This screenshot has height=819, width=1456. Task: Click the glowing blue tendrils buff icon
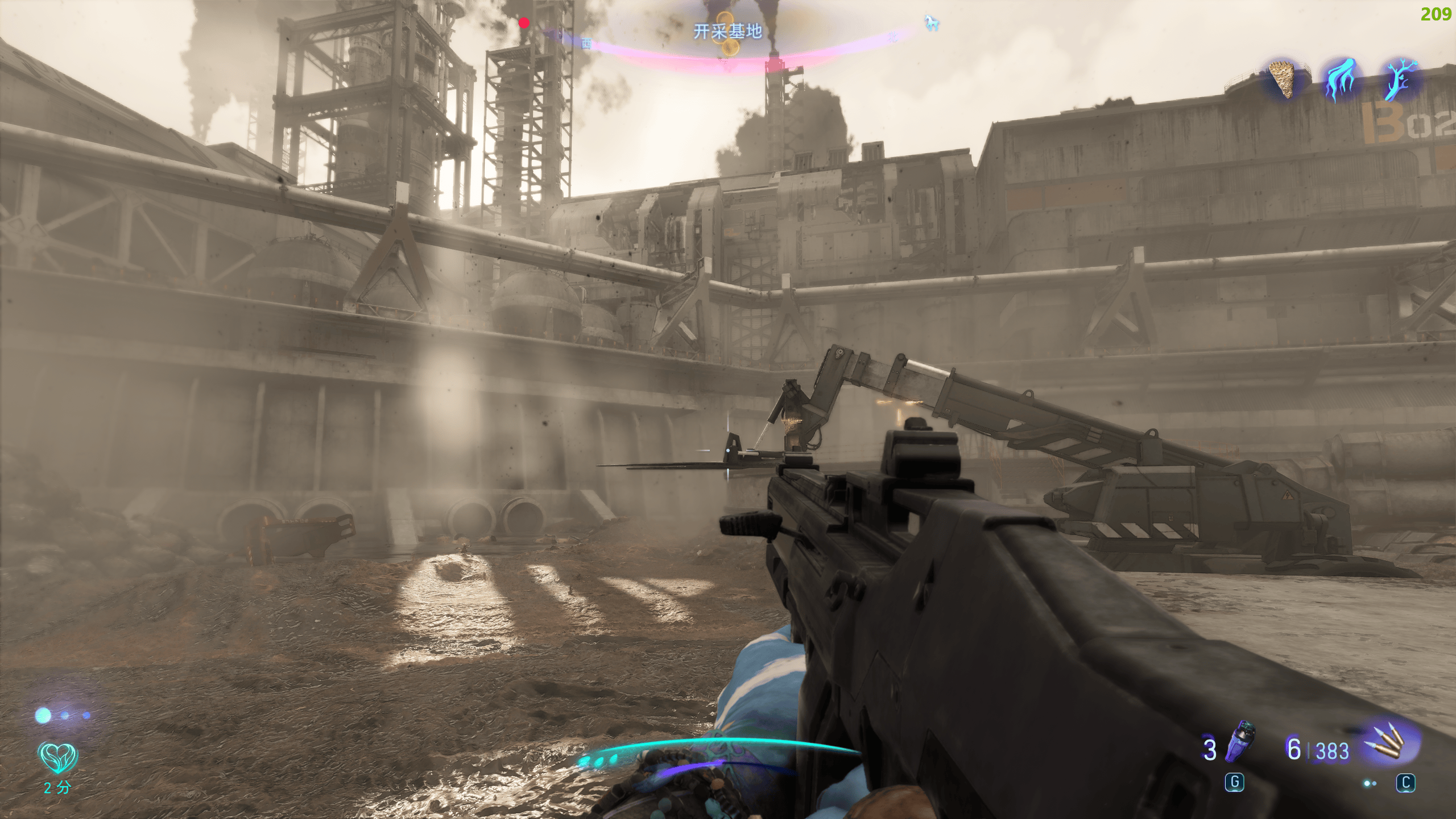pyautogui.click(x=1341, y=80)
